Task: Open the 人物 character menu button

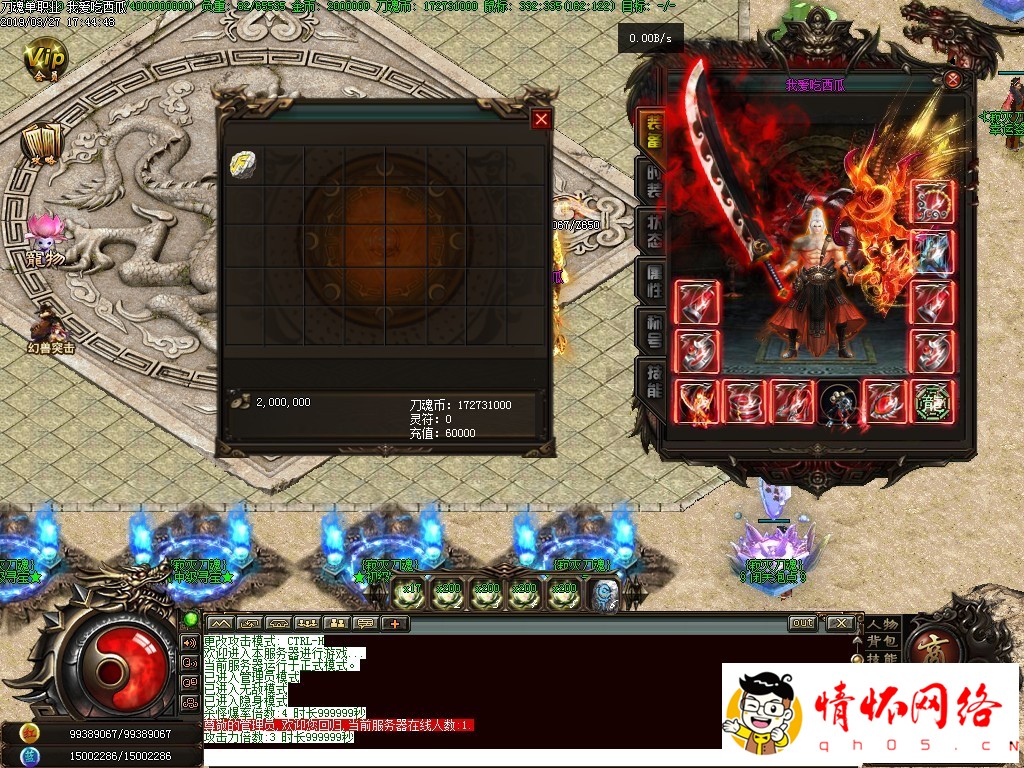Action: [x=882, y=625]
